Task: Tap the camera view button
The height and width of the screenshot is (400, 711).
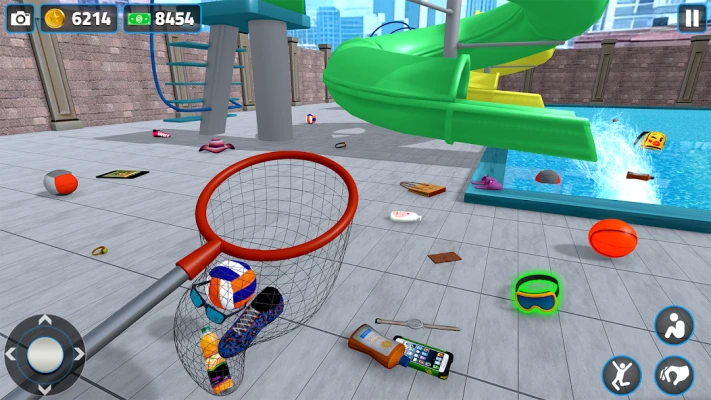Action: pyautogui.click(x=19, y=18)
